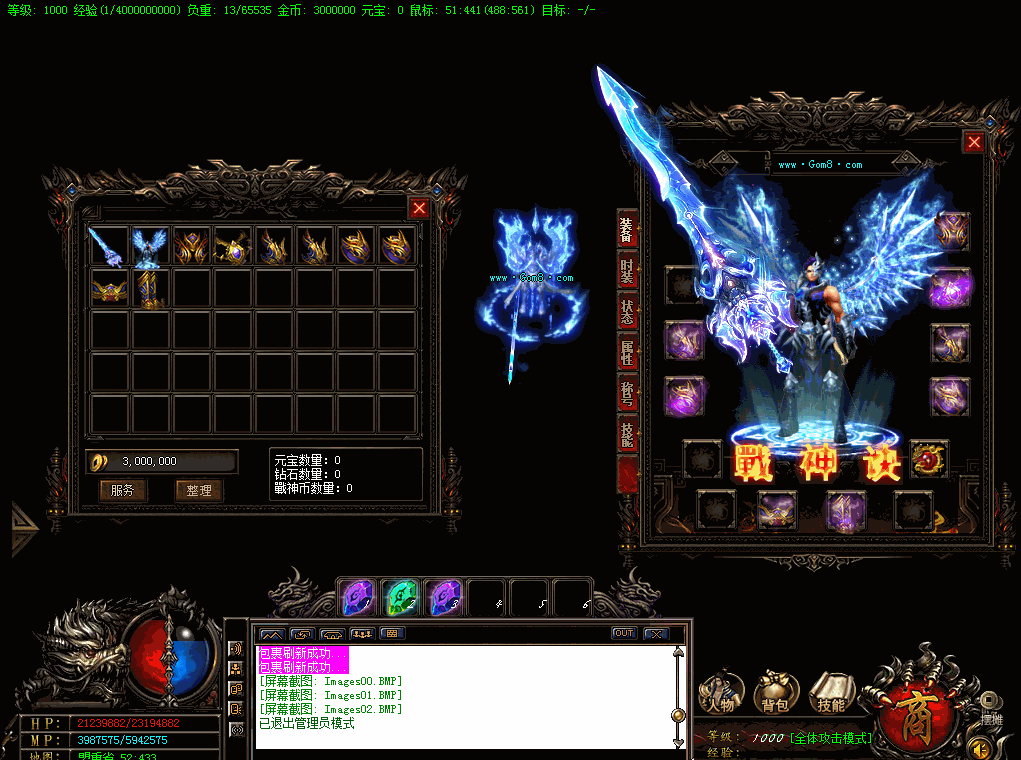This screenshot has height=760, width=1021.
Task: Close the inventory bag window
Action: coord(419,208)
